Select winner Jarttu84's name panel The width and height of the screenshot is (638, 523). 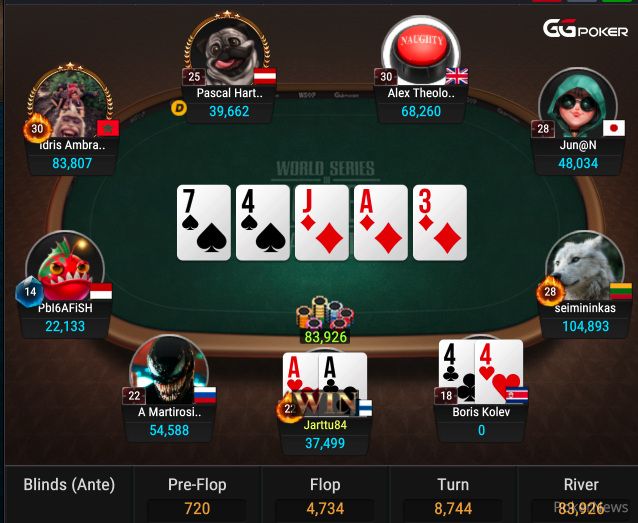click(325, 433)
